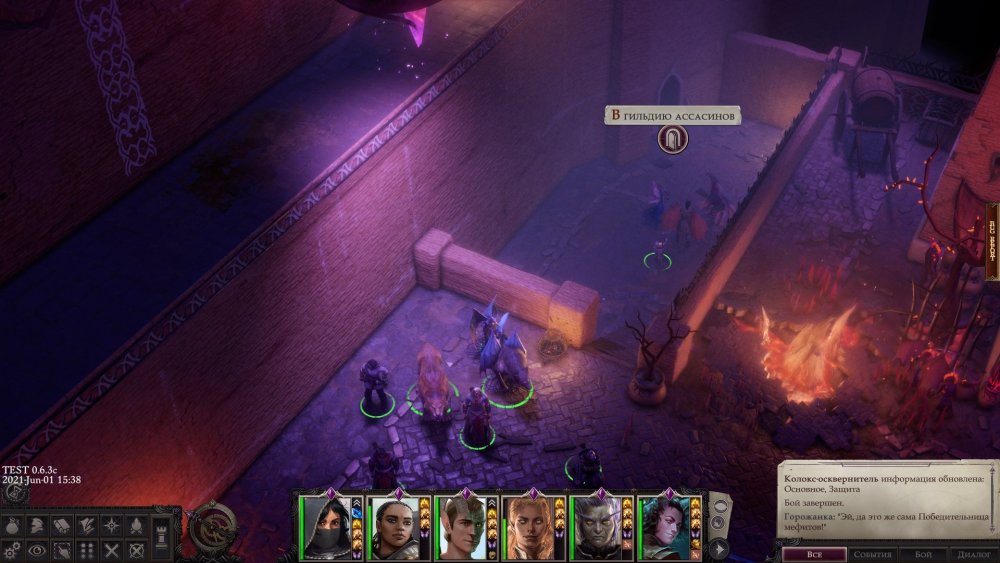Click the campfire rest icon
The width and height of the screenshot is (1000, 563).
coord(137,526)
